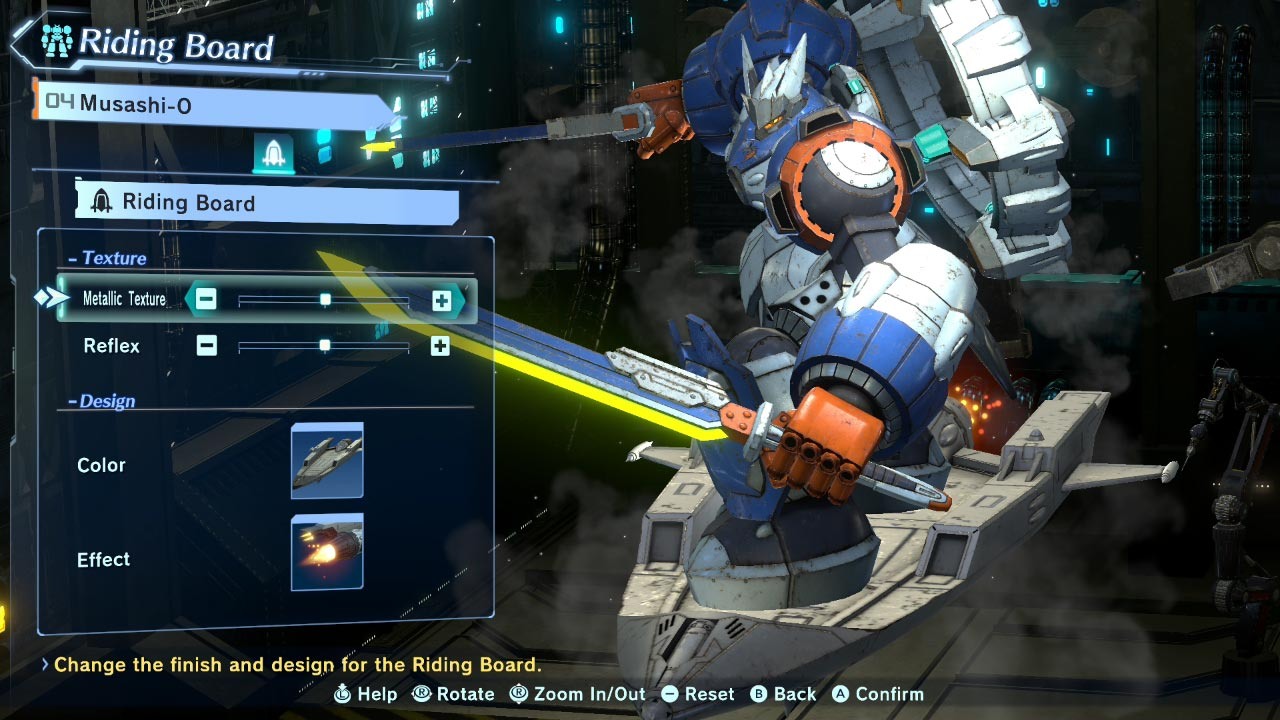Adjust the Metallic Texture slider handle
The image size is (1280, 720).
coord(325,299)
